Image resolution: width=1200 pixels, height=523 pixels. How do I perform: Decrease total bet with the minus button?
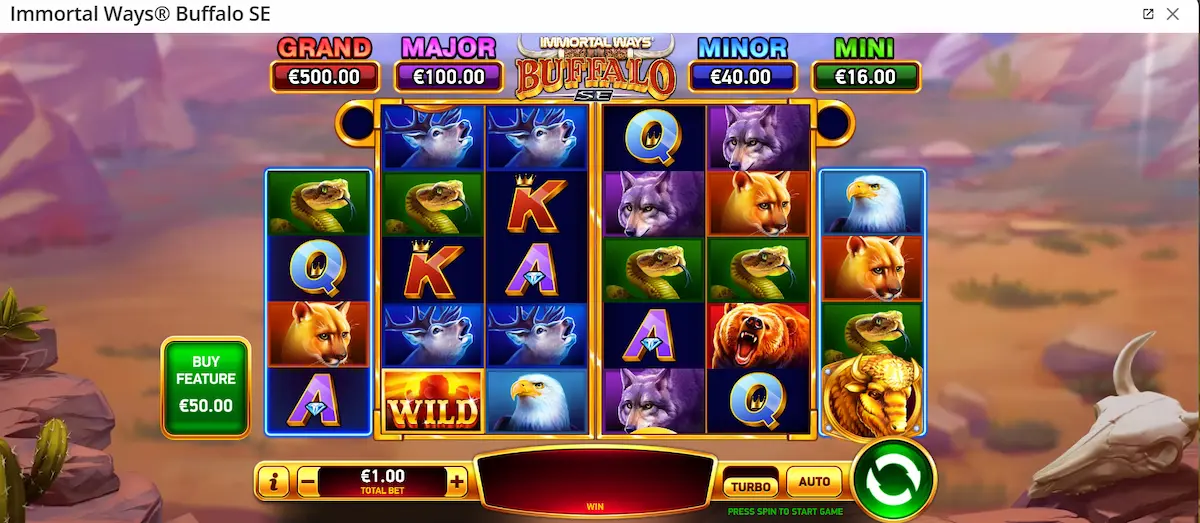tap(308, 482)
